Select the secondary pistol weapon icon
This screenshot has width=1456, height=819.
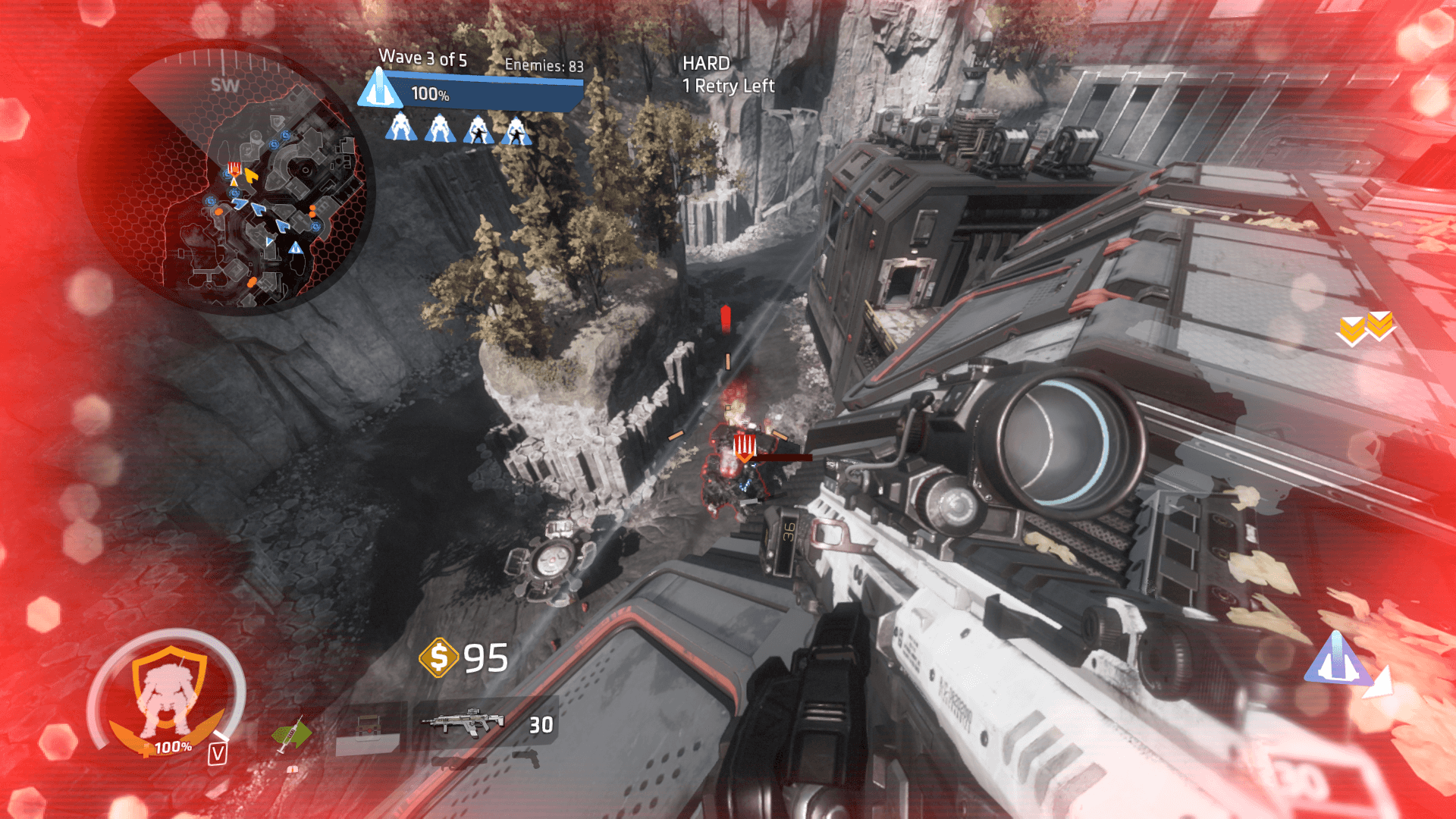click(527, 757)
